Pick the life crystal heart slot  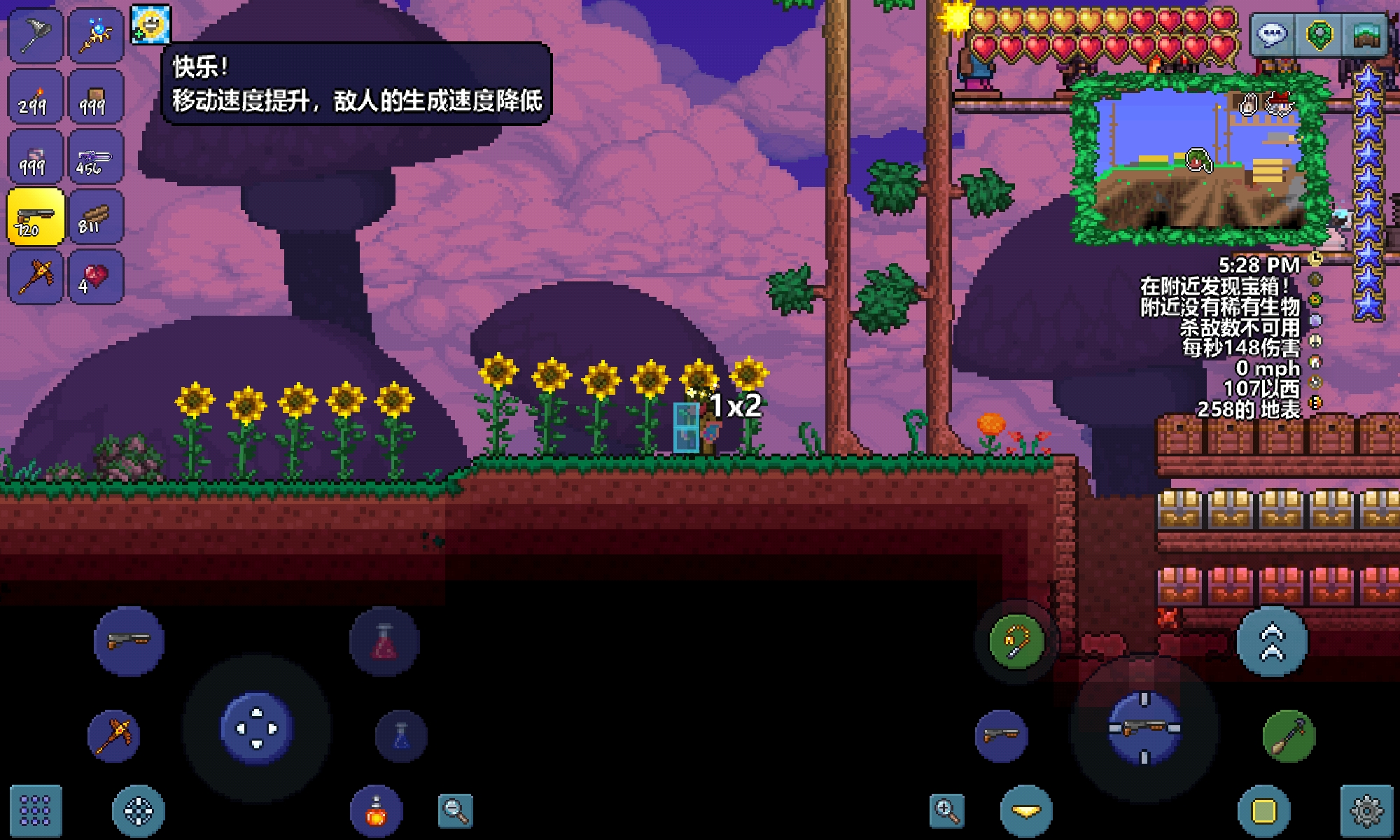click(96, 277)
